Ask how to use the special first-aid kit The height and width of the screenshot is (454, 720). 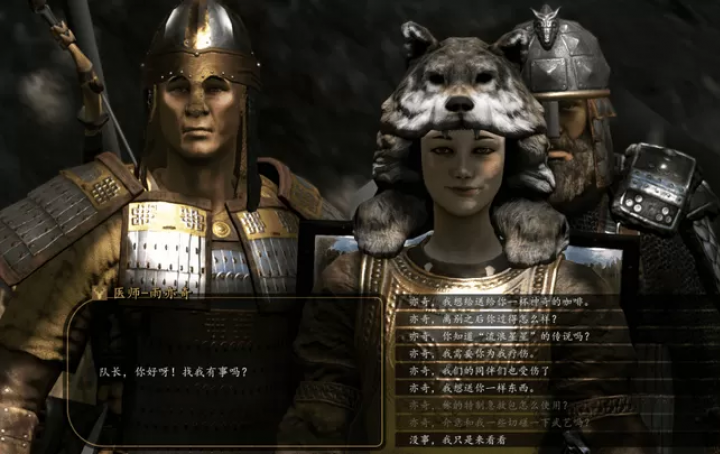488,405
